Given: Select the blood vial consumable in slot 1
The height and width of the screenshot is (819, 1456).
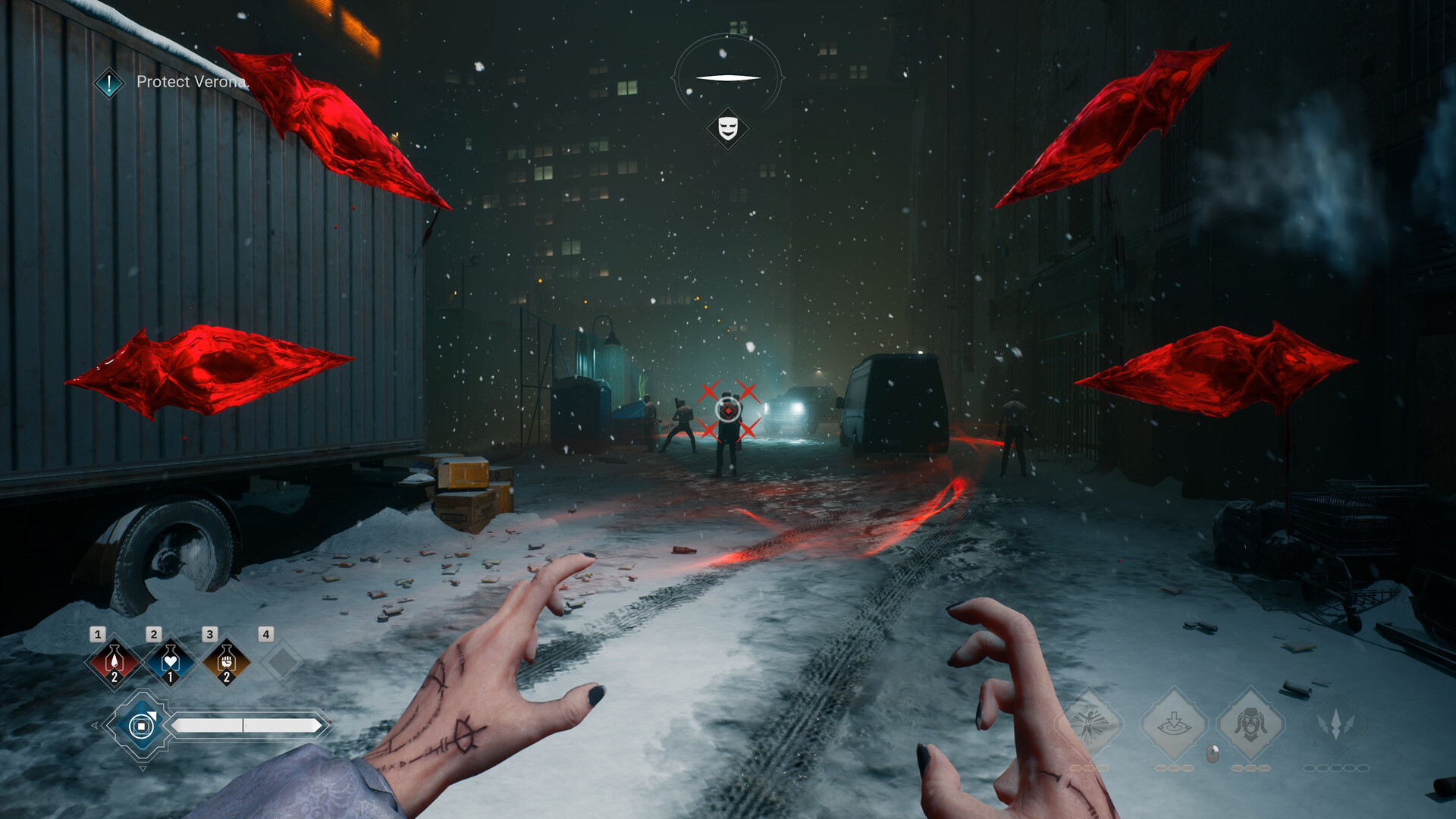Looking at the screenshot, I should (x=114, y=661).
